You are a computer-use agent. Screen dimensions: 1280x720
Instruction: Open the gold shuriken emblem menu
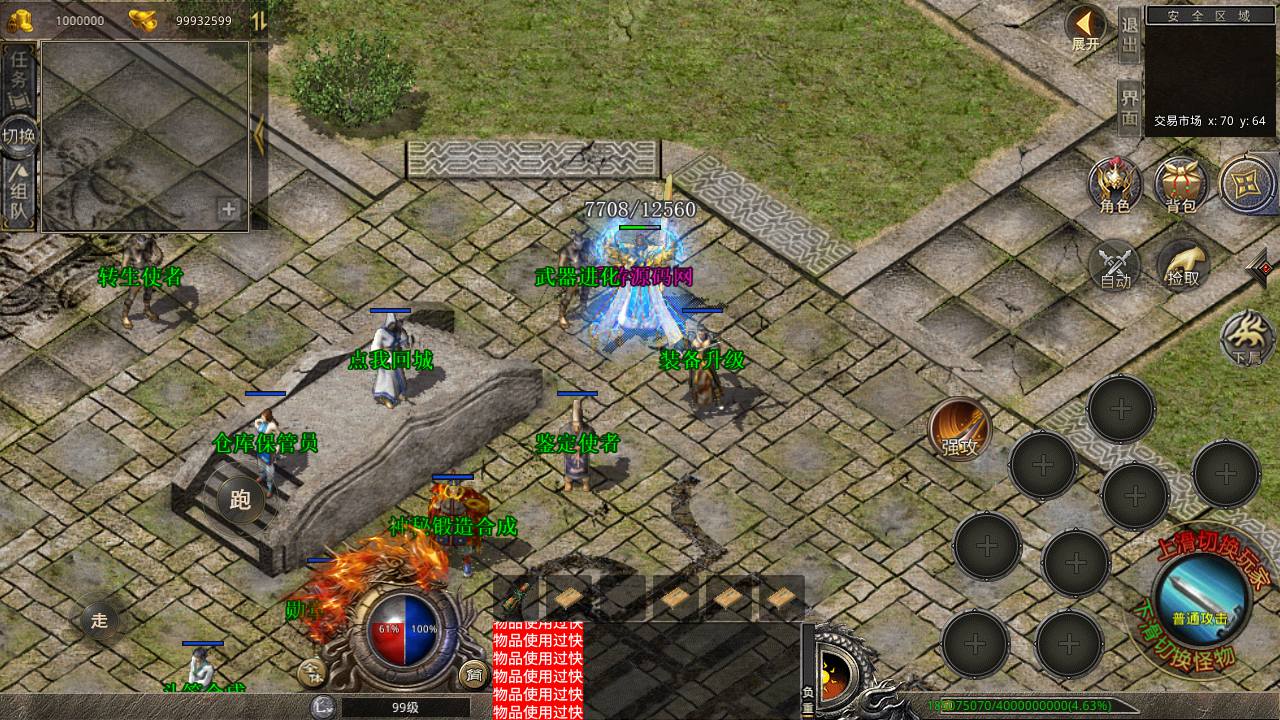click(1246, 184)
